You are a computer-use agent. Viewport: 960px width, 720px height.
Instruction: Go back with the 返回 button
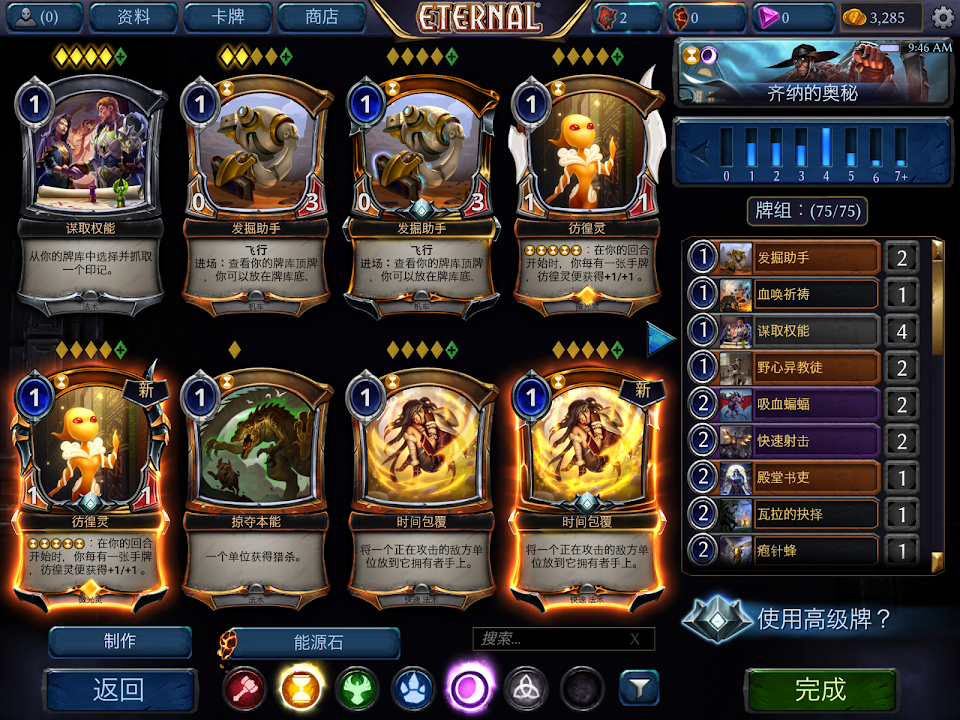120,689
